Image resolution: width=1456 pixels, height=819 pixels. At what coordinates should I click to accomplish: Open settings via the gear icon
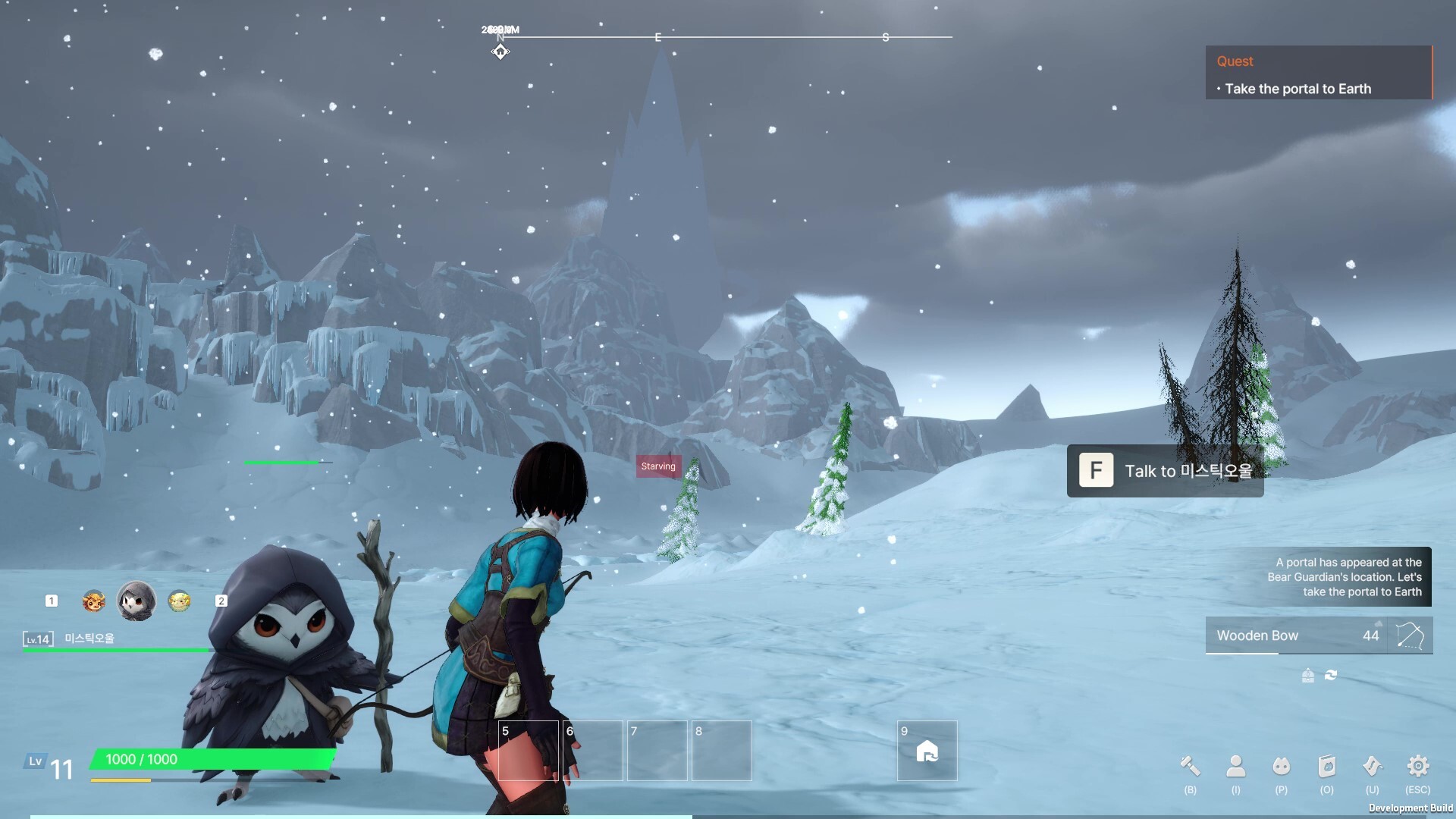(x=1417, y=767)
